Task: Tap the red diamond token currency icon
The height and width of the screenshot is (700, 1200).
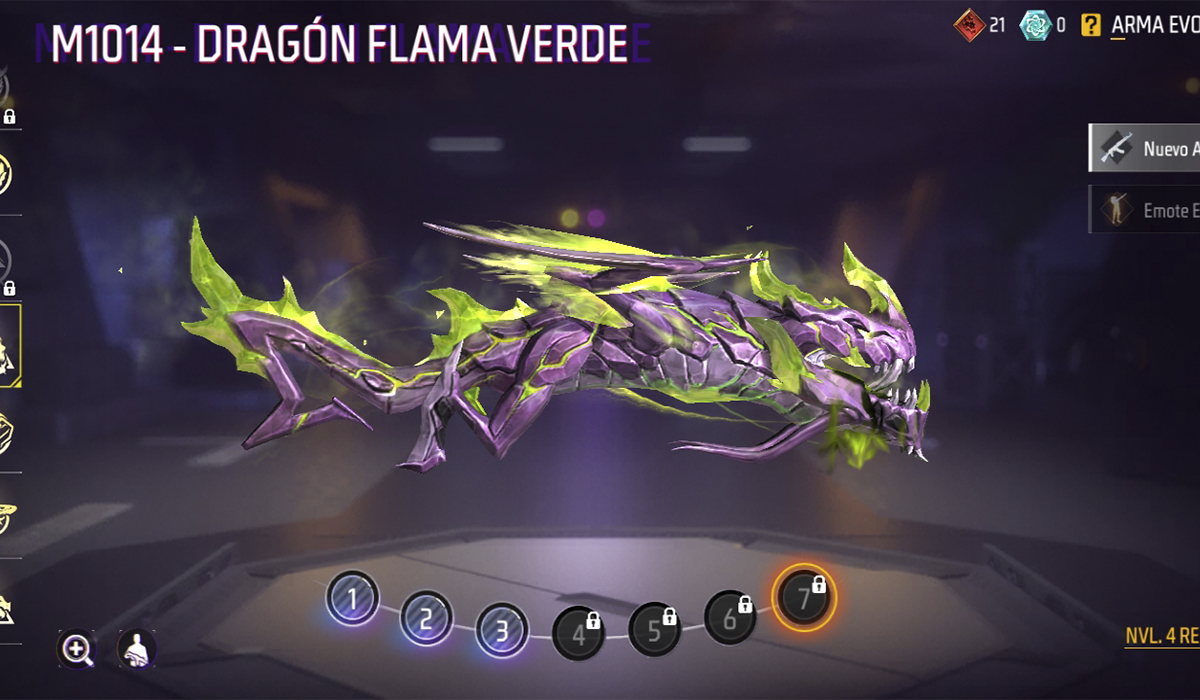Action: point(968,26)
